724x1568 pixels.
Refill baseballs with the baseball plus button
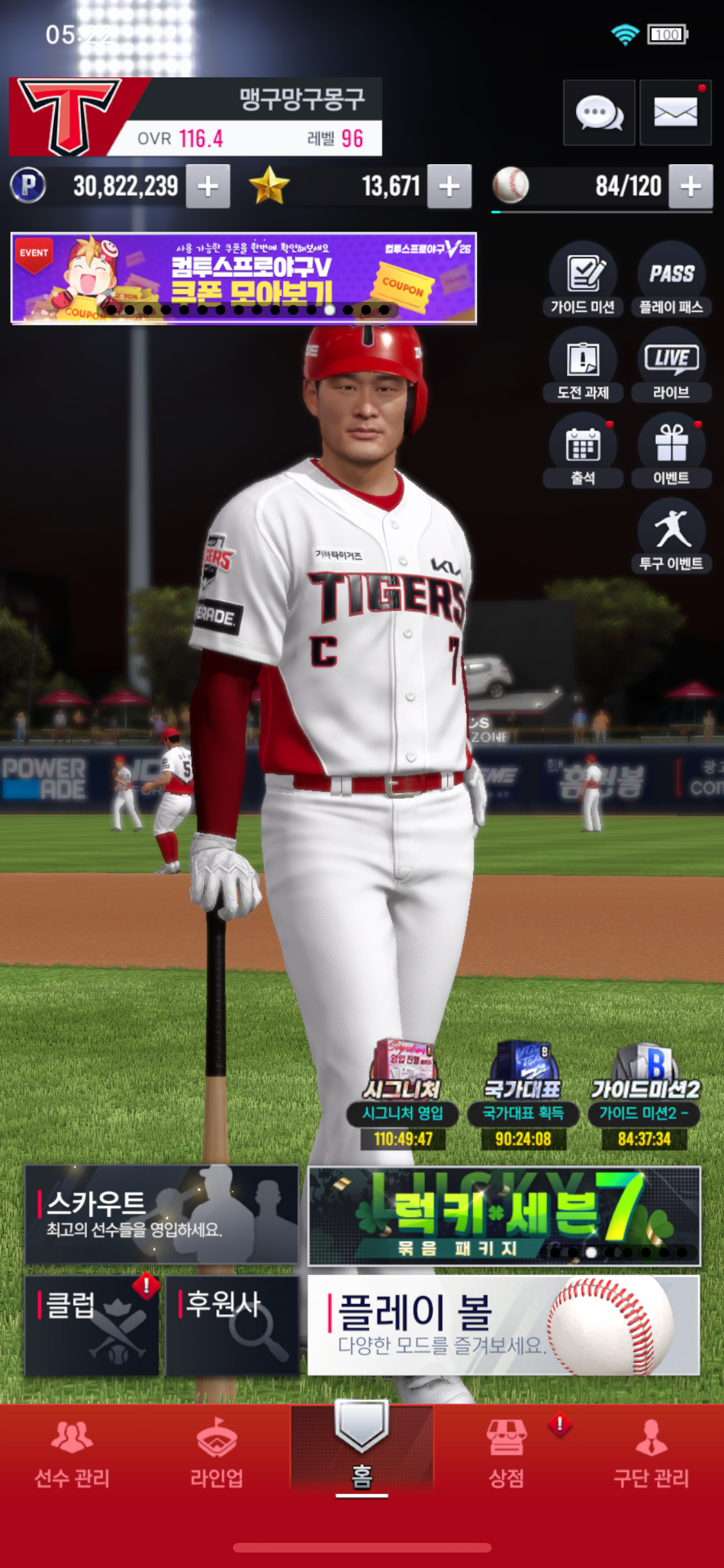tap(690, 187)
